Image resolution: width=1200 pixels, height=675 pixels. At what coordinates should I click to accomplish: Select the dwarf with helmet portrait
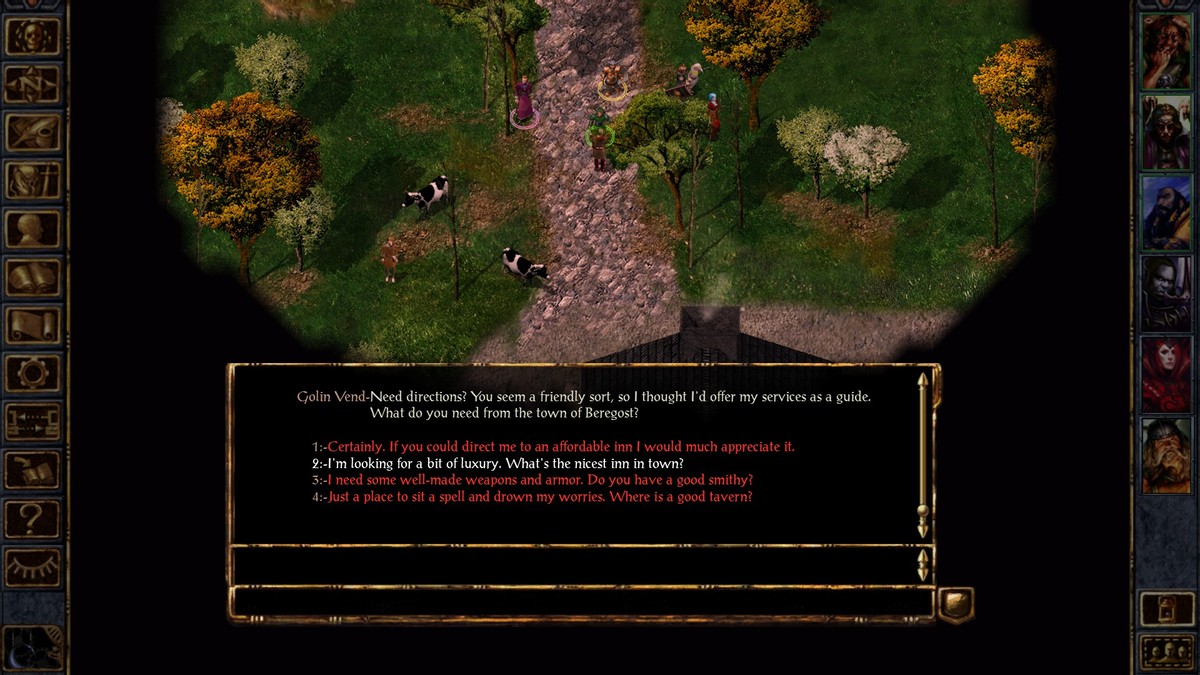click(x=1166, y=456)
